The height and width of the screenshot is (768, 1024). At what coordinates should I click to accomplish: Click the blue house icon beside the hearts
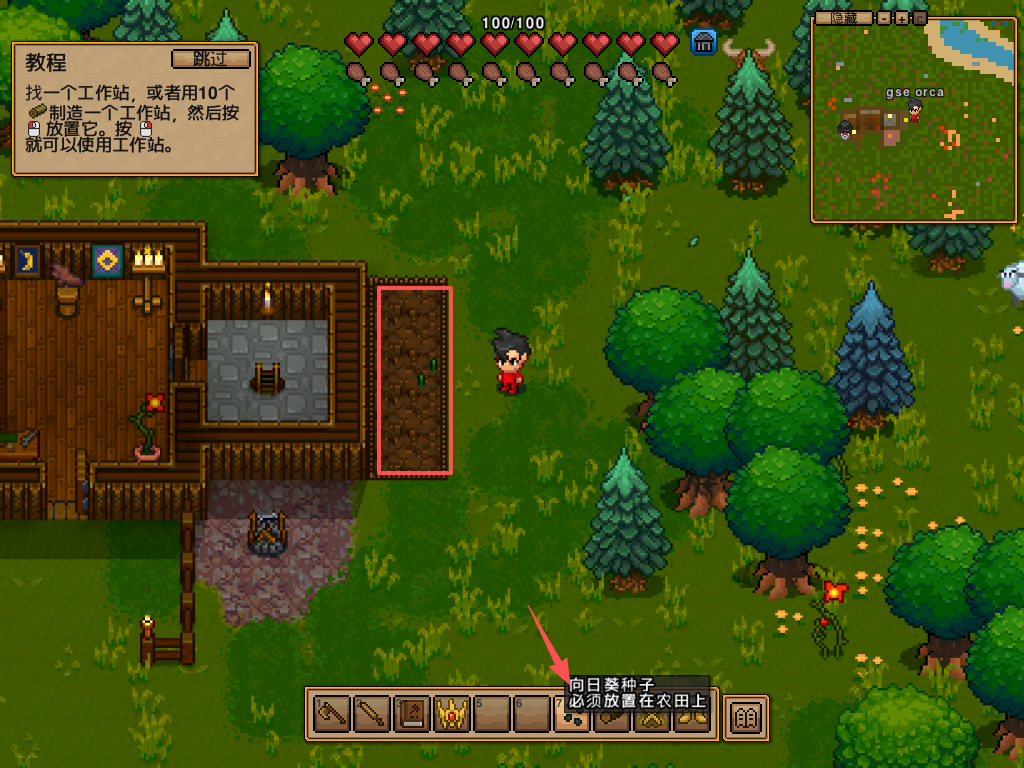(704, 42)
